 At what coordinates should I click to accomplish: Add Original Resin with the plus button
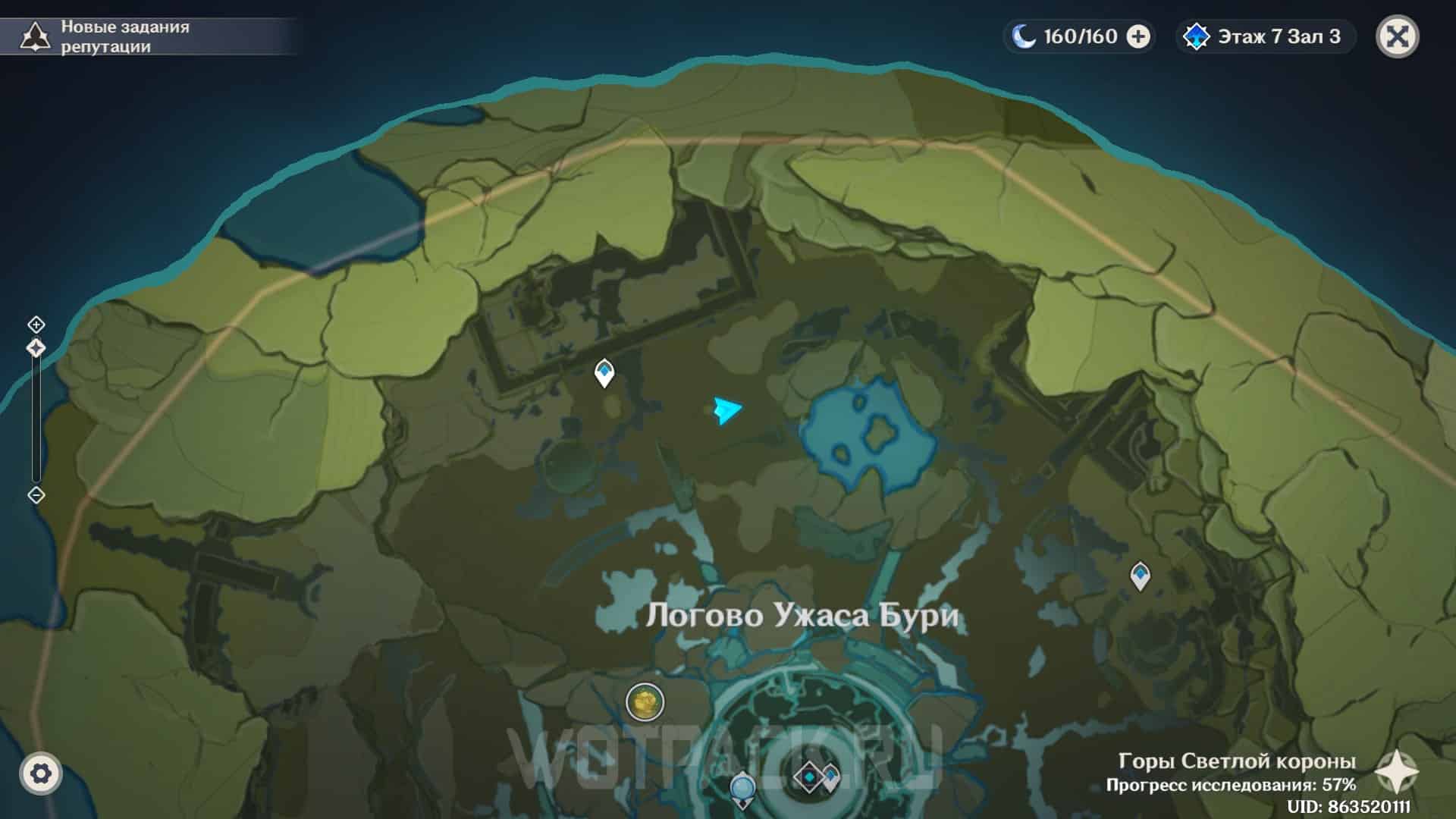1138,36
